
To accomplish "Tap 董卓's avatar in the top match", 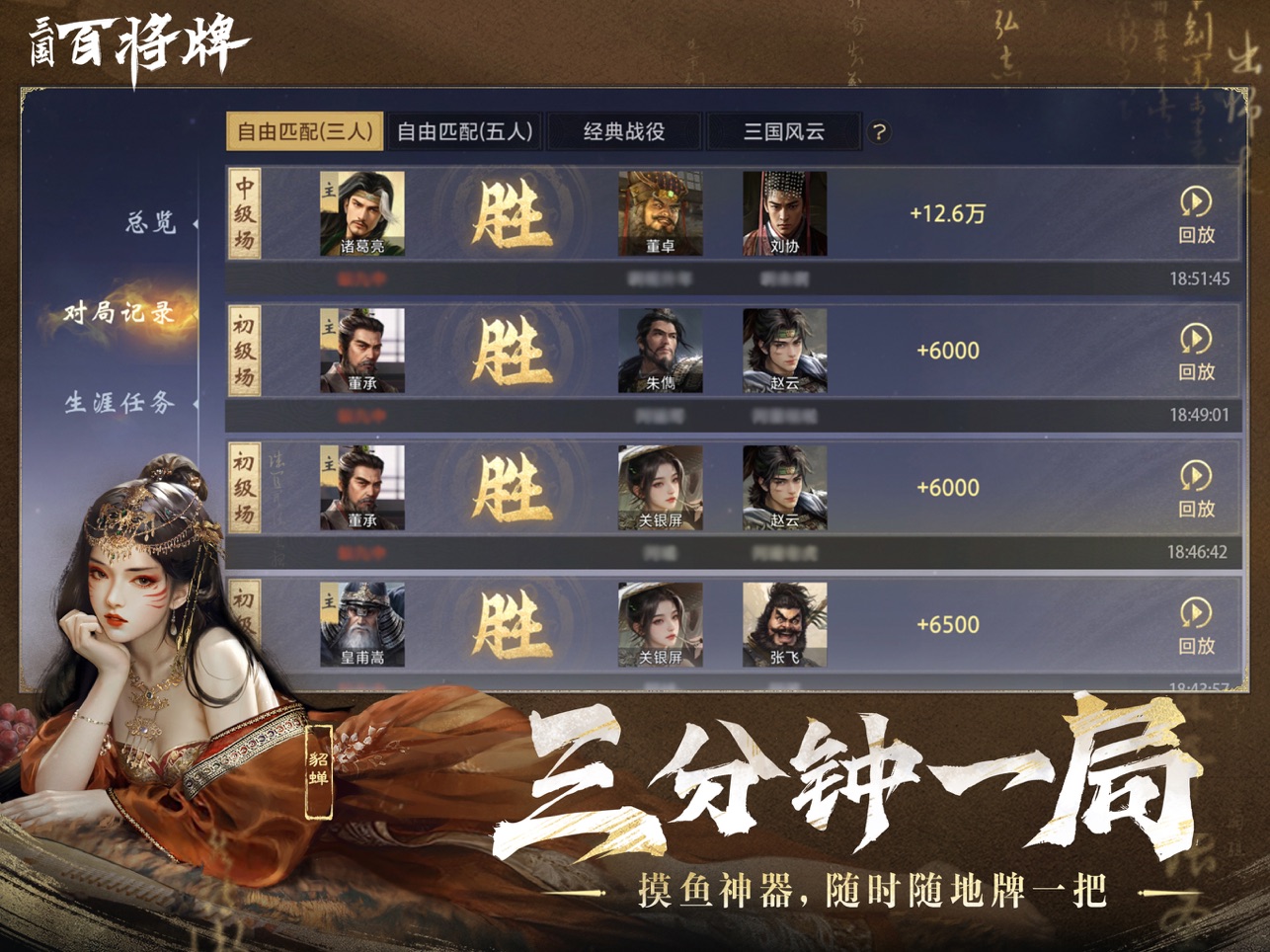I will 662,212.
